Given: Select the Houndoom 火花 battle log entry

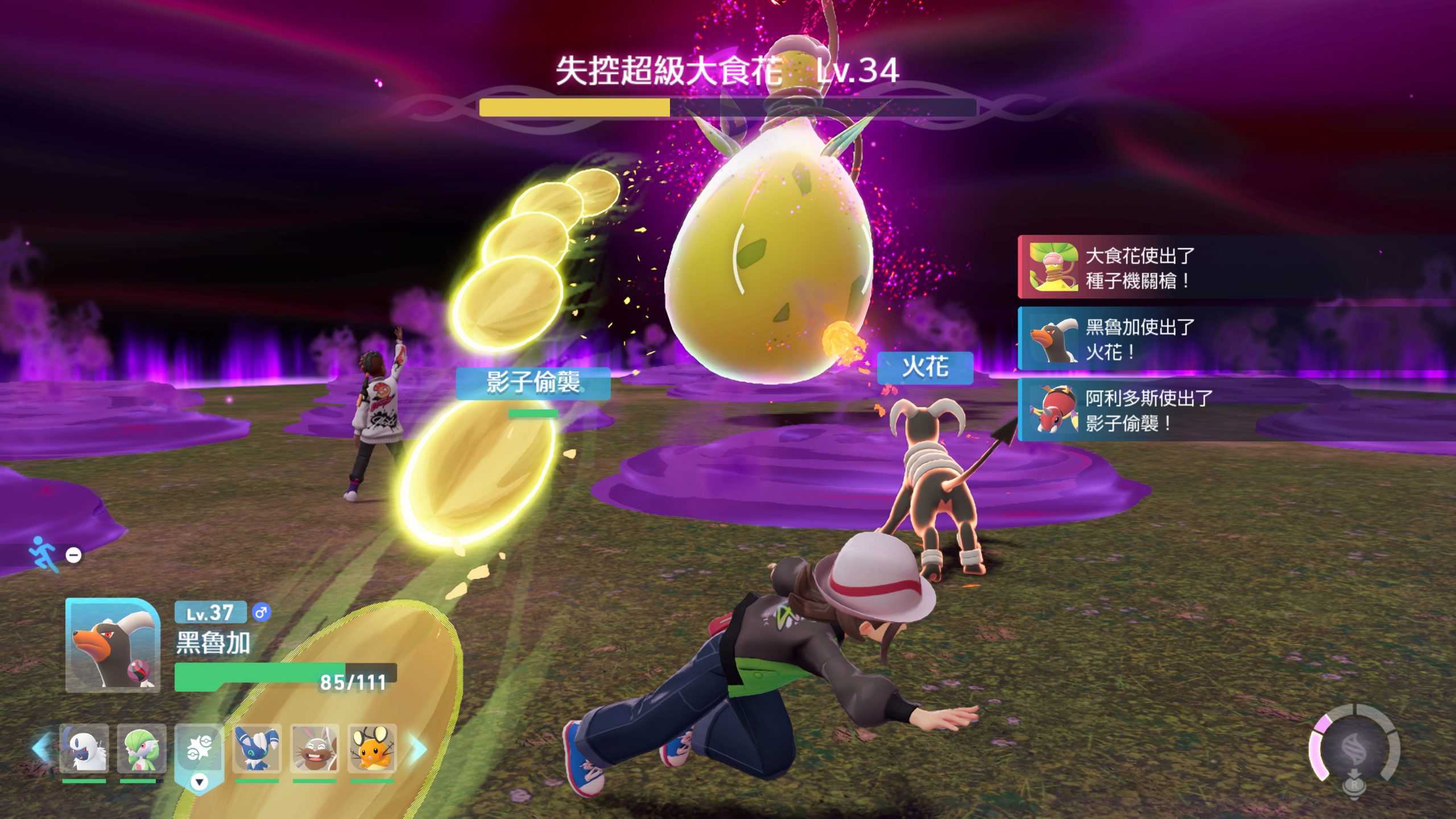Looking at the screenshot, I should click(x=1234, y=339).
